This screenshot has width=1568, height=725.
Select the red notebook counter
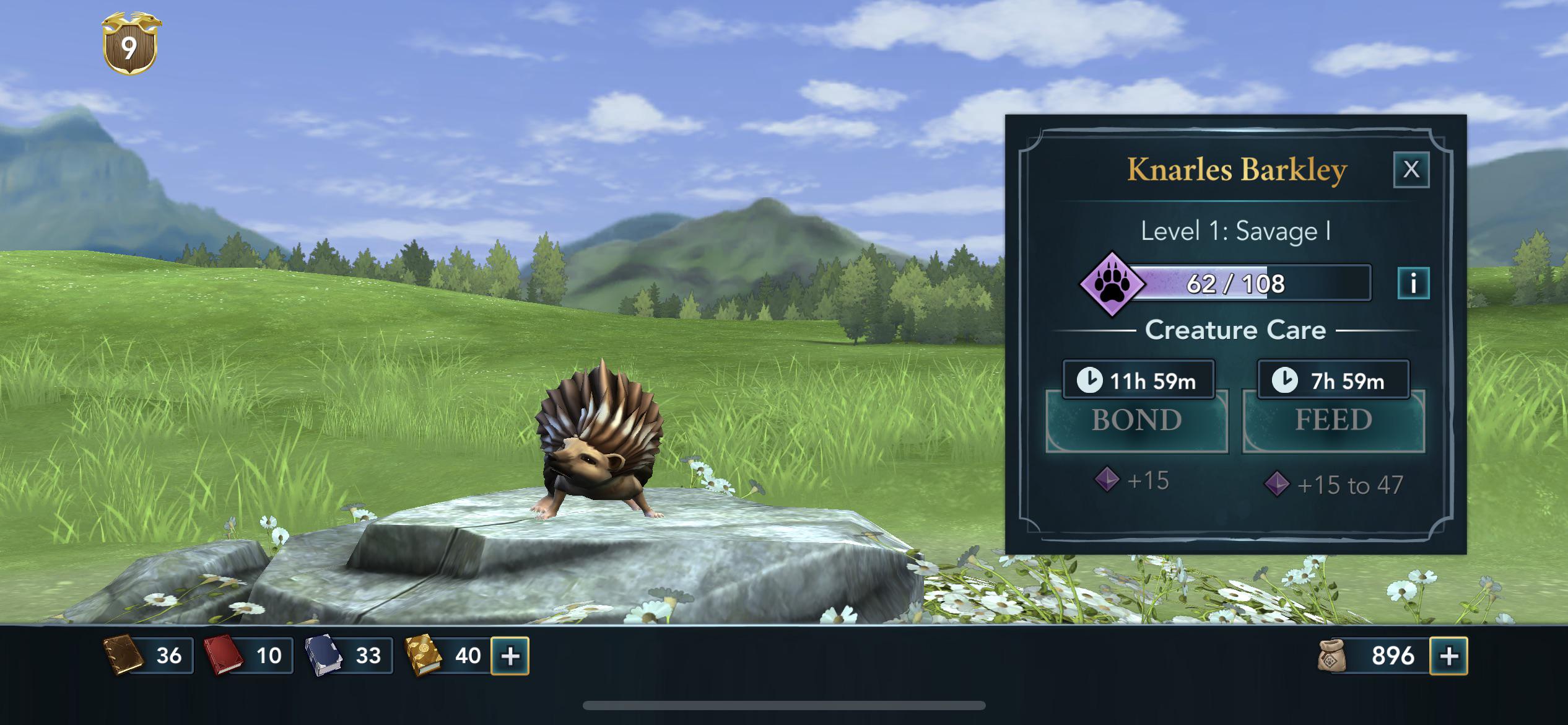[x=248, y=656]
